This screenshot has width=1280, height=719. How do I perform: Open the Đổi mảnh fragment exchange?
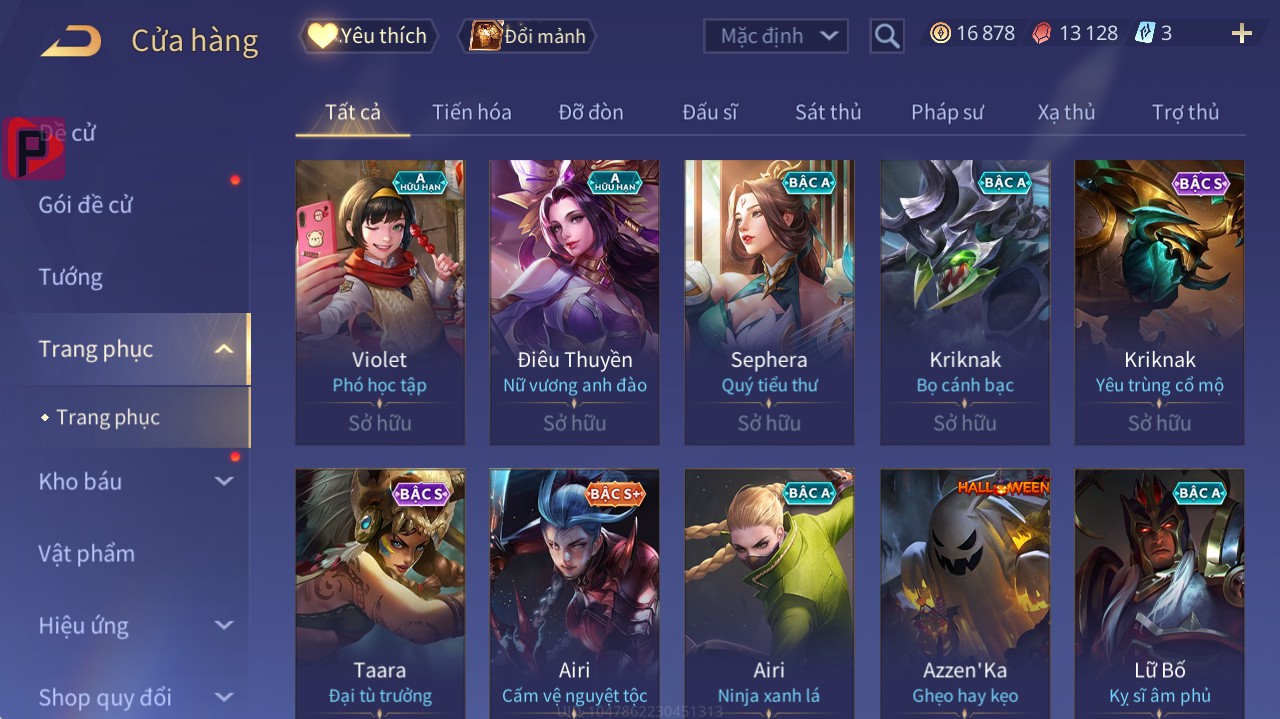[x=527, y=36]
